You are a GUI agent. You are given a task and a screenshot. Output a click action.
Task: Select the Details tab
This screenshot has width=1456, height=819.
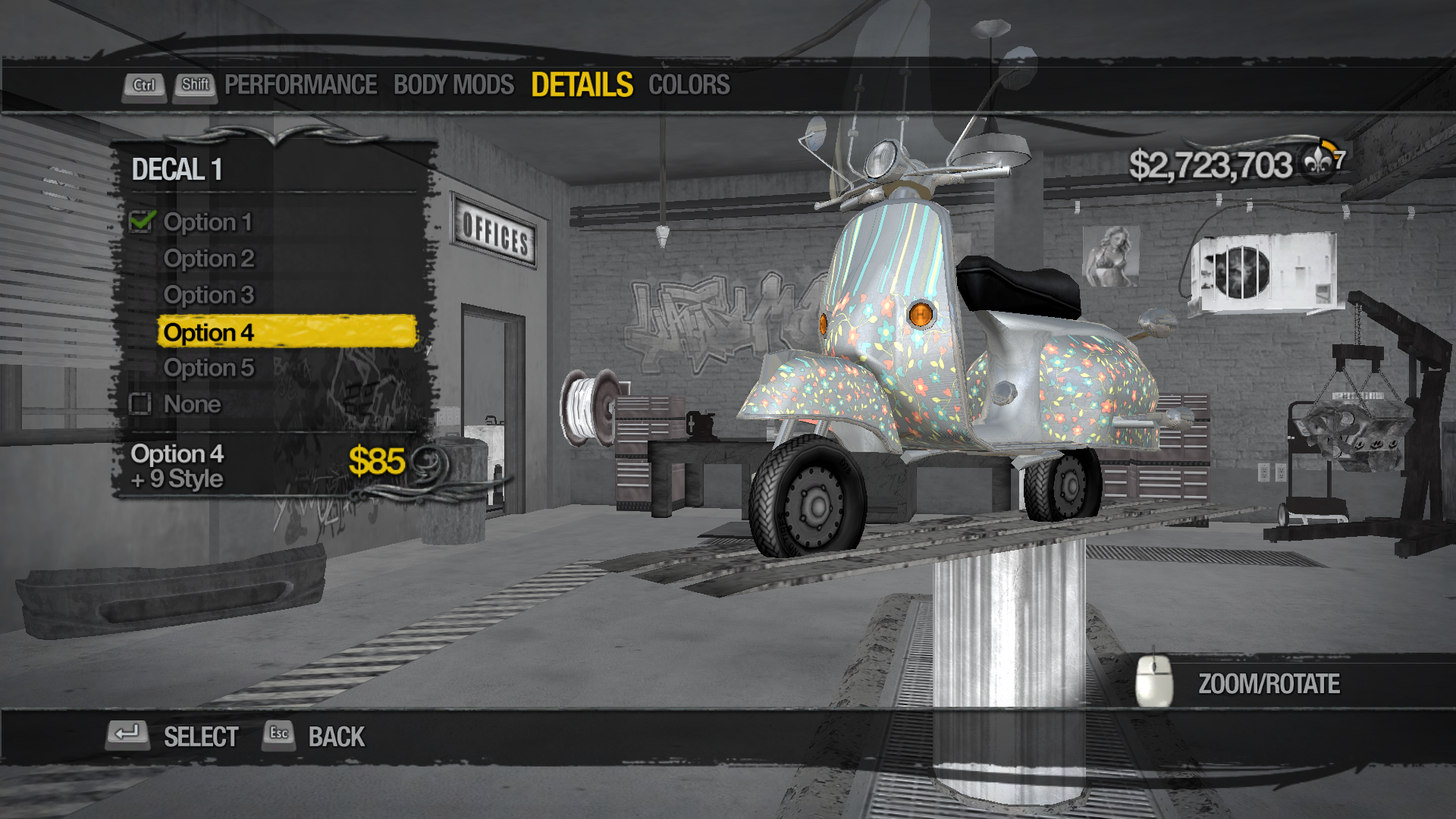582,85
